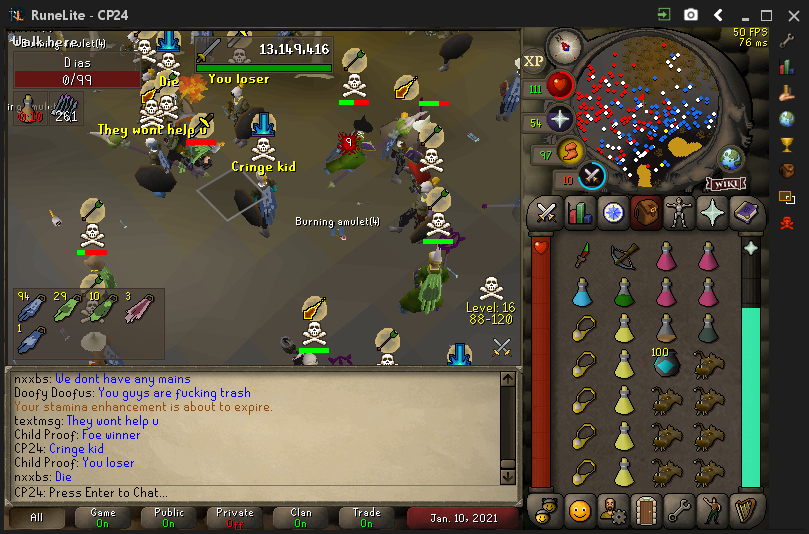Open the Spellbook tab
The height and width of the screenshot is (534, 809).
coord(745,212)
